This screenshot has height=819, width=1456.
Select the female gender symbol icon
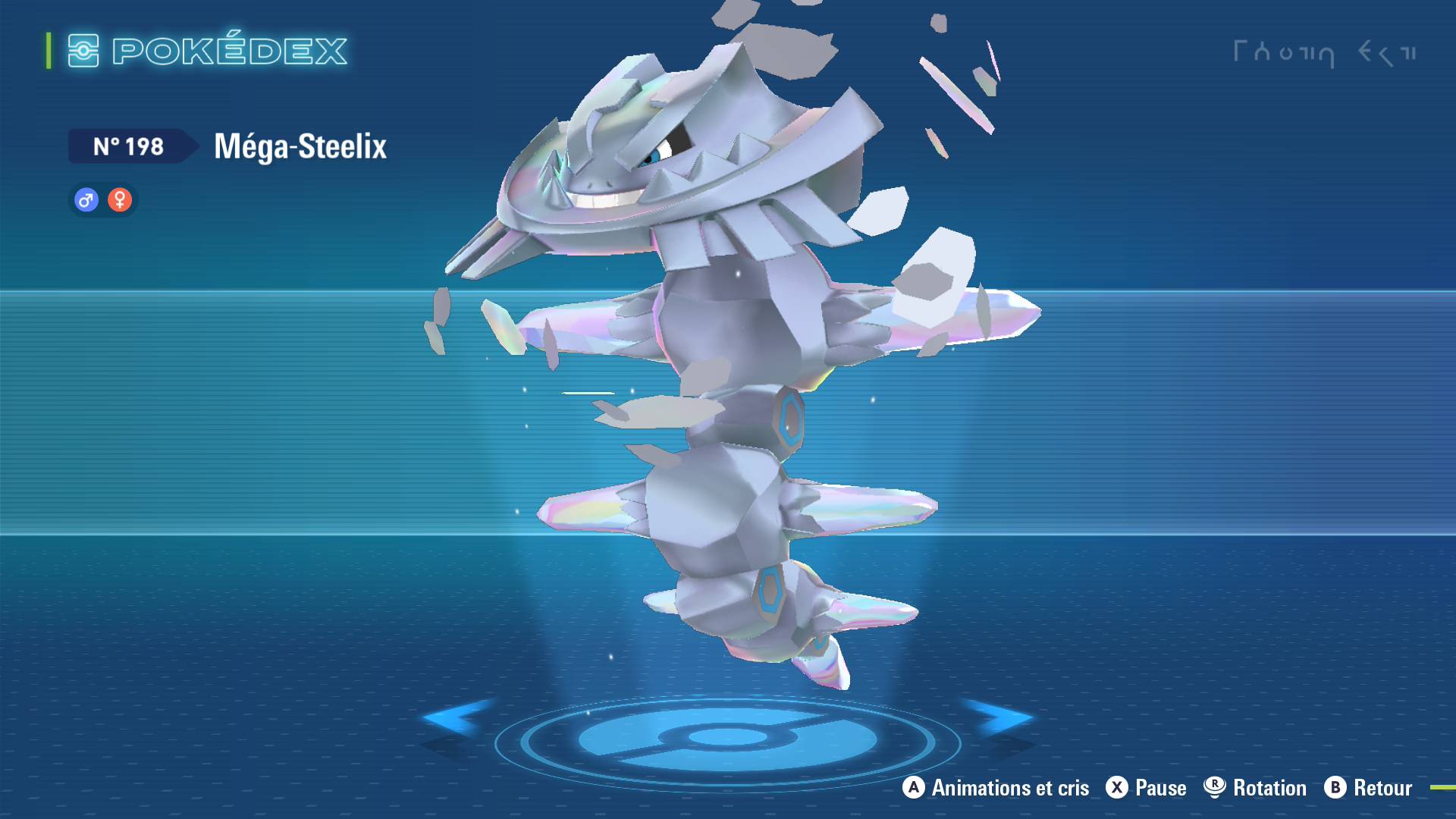pos(121,200)
